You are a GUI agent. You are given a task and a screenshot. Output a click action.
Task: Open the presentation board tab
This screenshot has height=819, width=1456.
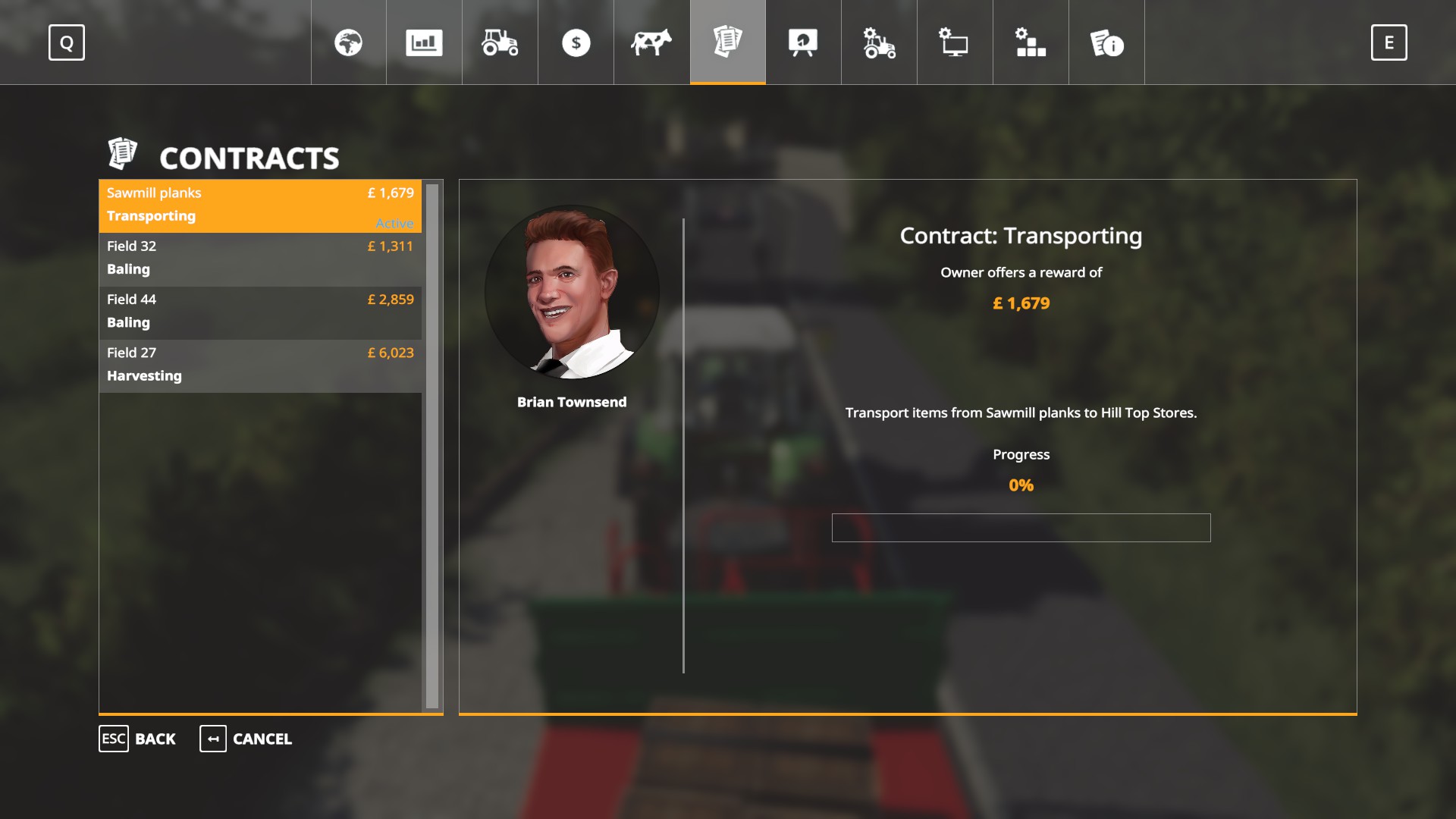pos(803,42)
